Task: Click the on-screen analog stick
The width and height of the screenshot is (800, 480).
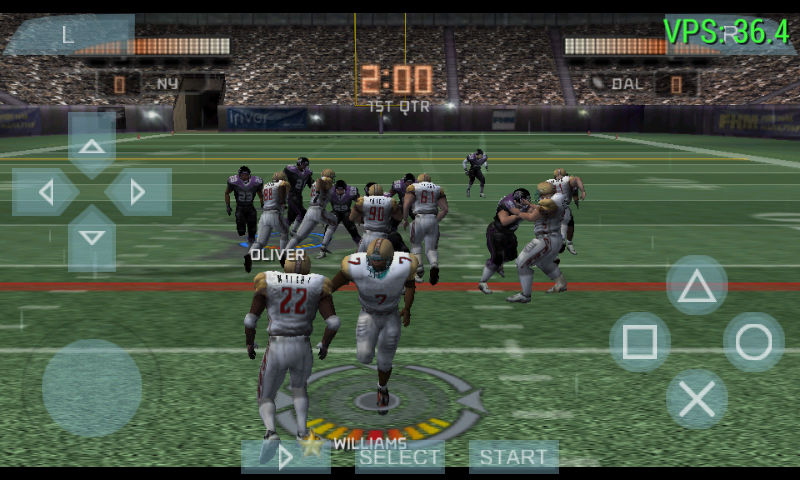Action: [x=92, y=388]
